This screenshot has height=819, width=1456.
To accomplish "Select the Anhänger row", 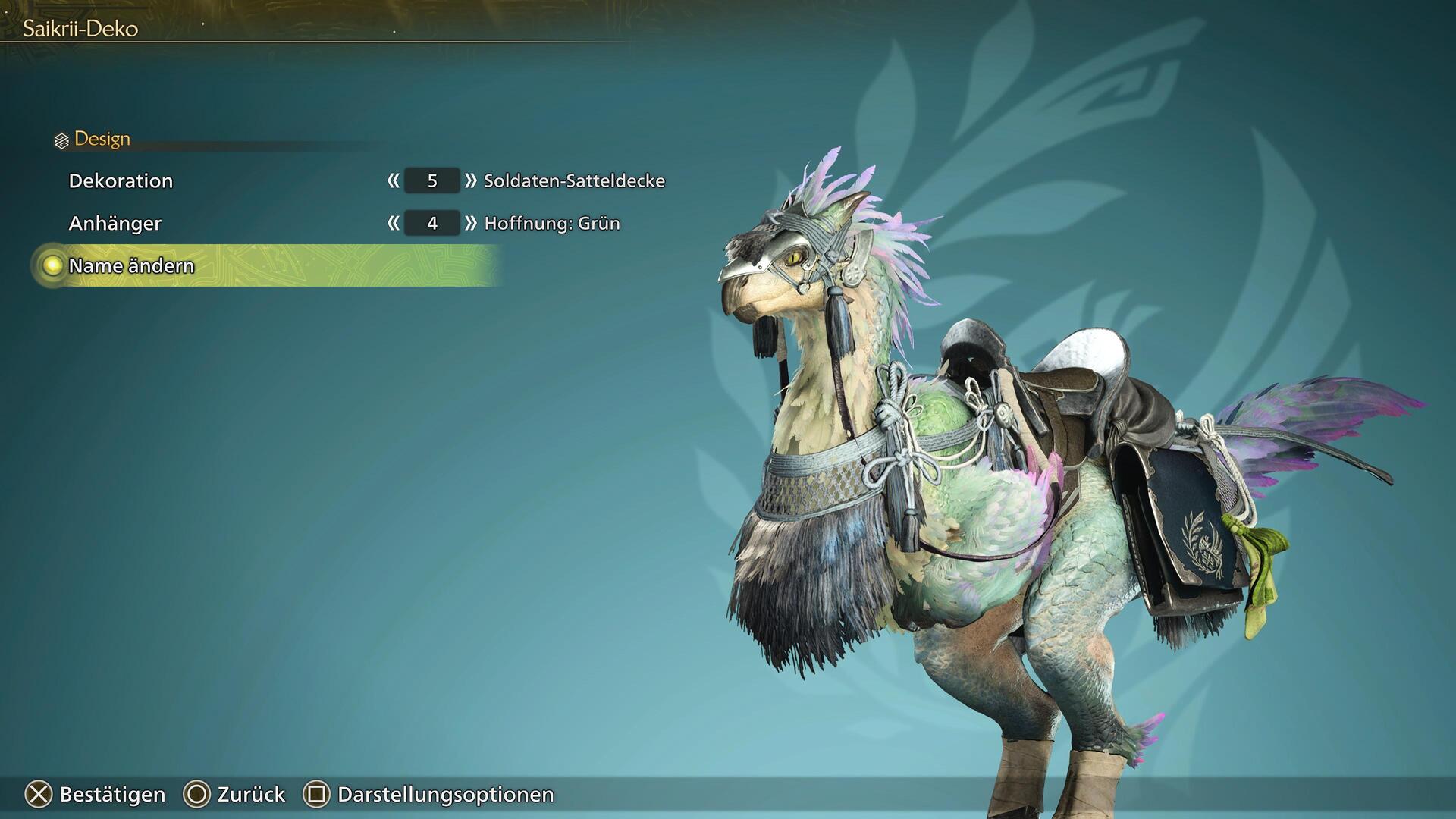I will pyautogui.click(x=115, y=224).
